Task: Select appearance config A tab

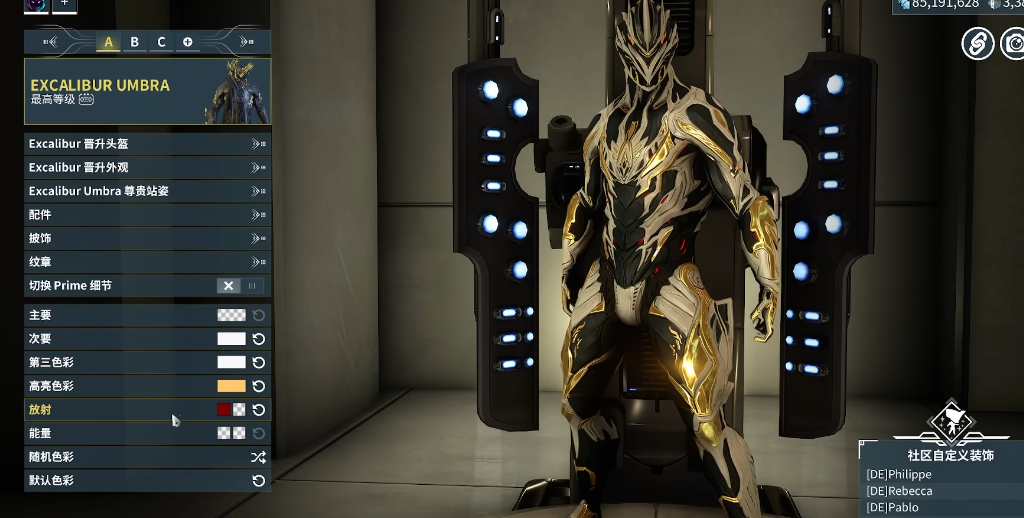Action: 108,42
